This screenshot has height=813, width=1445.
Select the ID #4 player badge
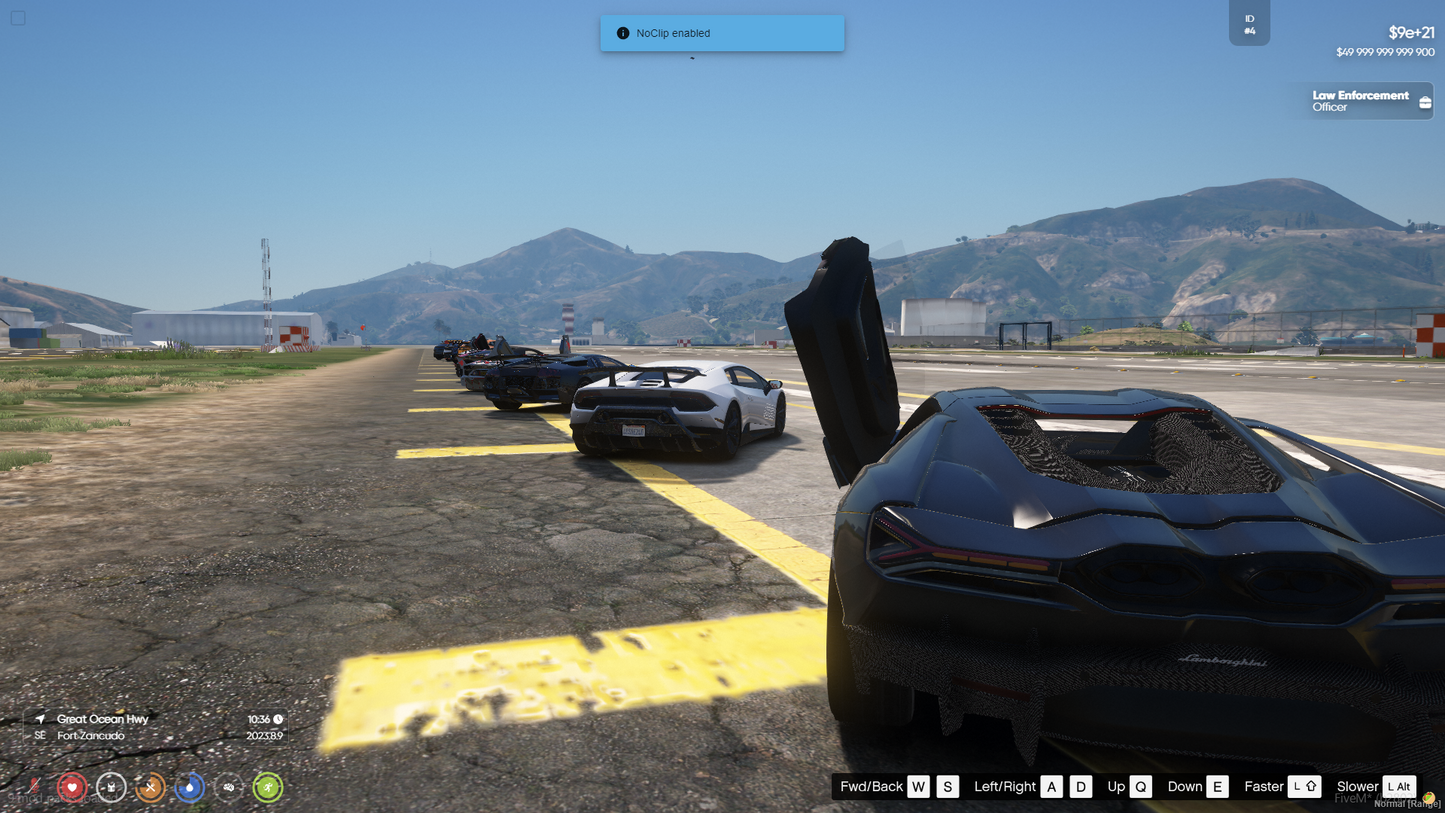coord(1249,24)
